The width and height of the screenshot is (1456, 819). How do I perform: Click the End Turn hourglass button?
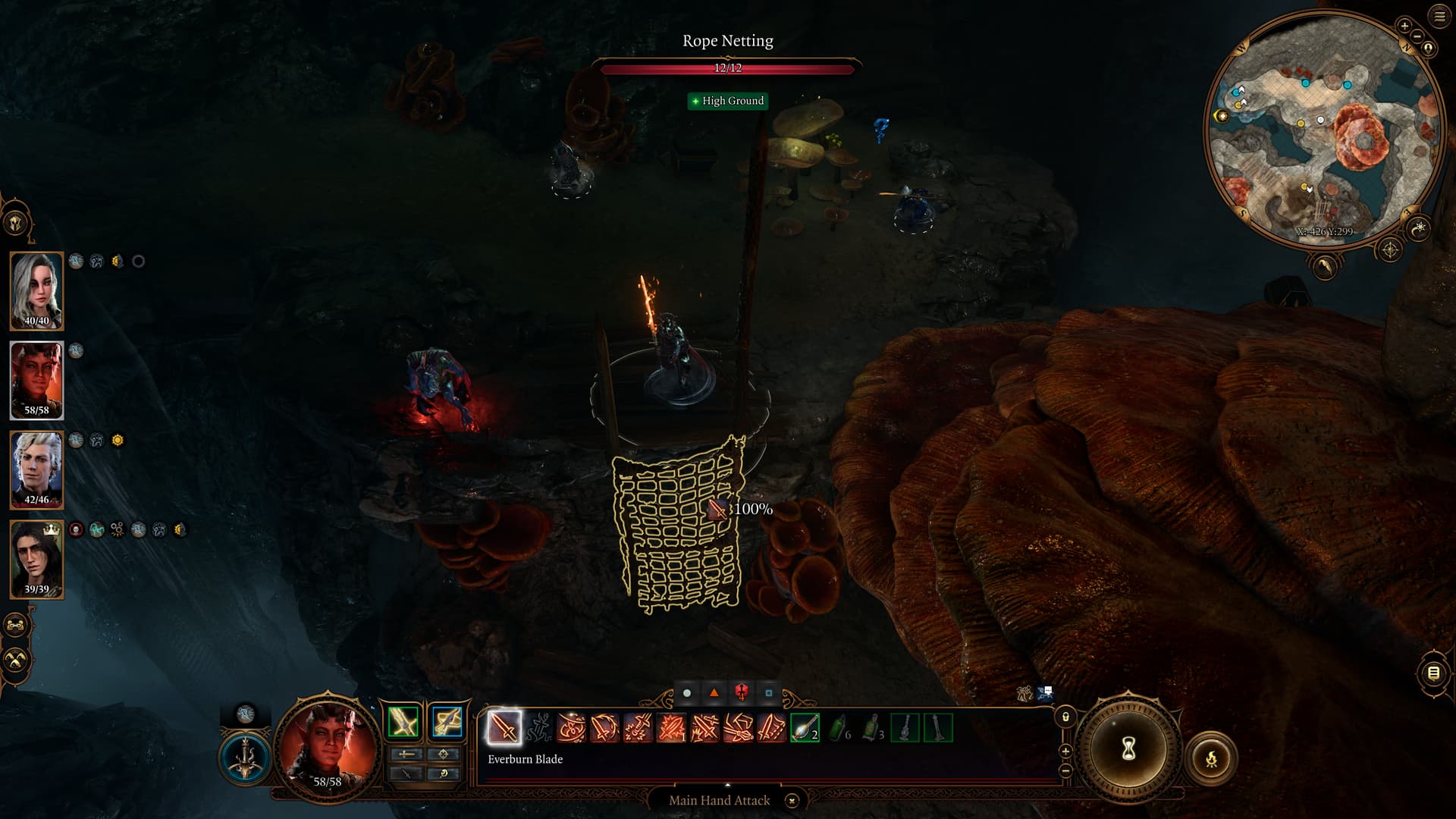click(x=1128, y=749)
